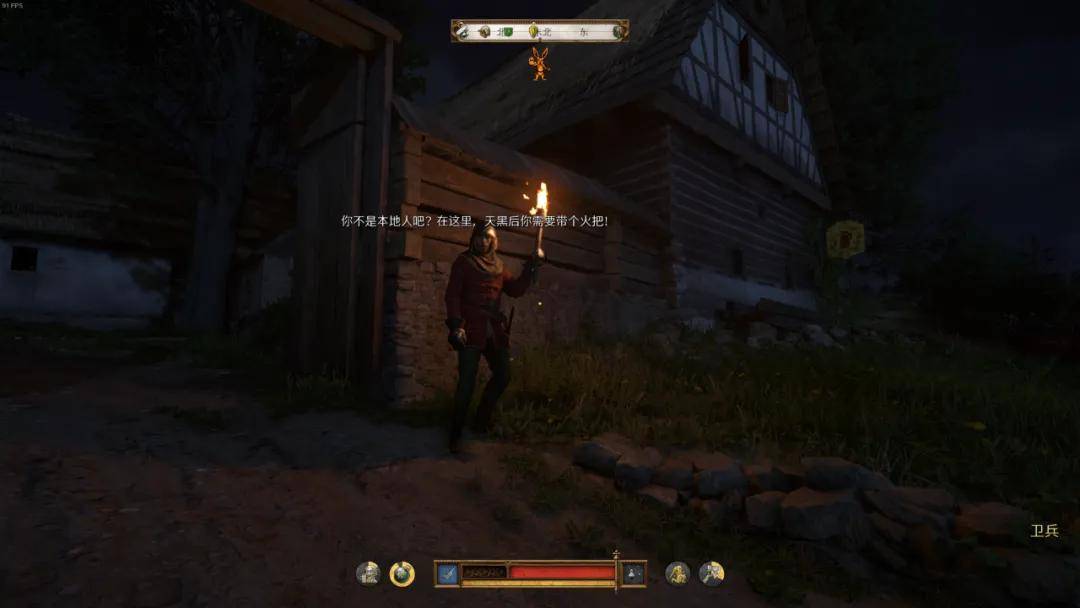Click the golden crouching figure icon
Image resolution: width=1080 pixels, height=608 pixels.
[x=677, y=573]
